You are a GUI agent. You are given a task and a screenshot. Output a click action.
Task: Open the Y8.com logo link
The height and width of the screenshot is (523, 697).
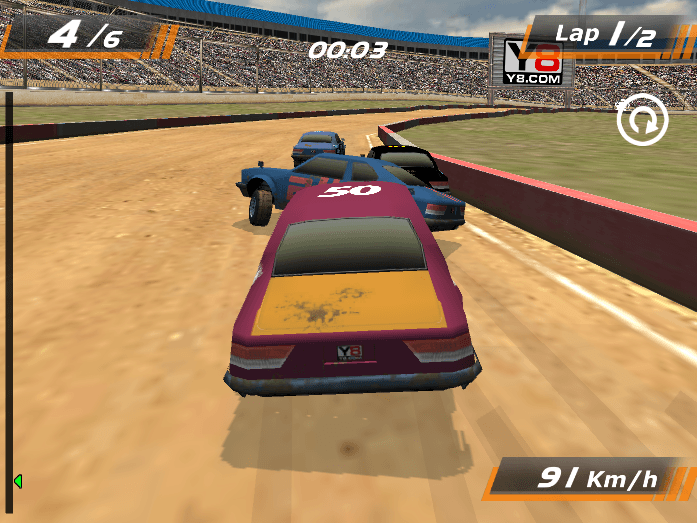coord(531,62)
